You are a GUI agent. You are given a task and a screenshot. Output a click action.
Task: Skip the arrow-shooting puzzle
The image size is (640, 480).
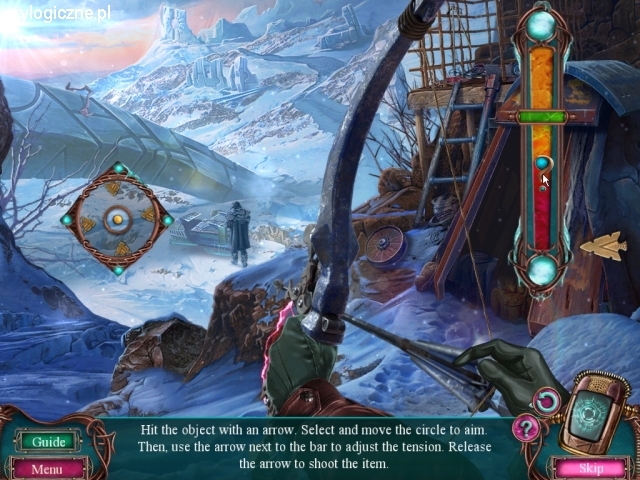click(591, 467)
